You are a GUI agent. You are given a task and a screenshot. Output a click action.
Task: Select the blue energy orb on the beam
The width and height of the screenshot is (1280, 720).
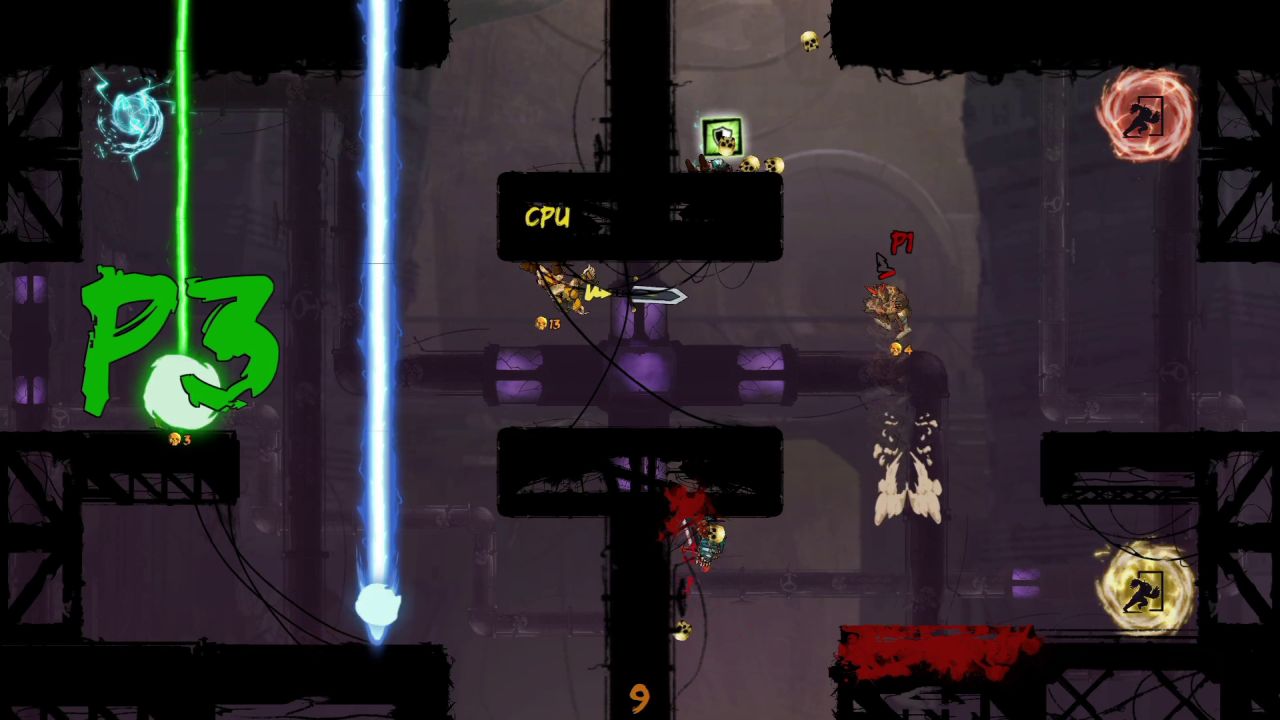point(377,603)
